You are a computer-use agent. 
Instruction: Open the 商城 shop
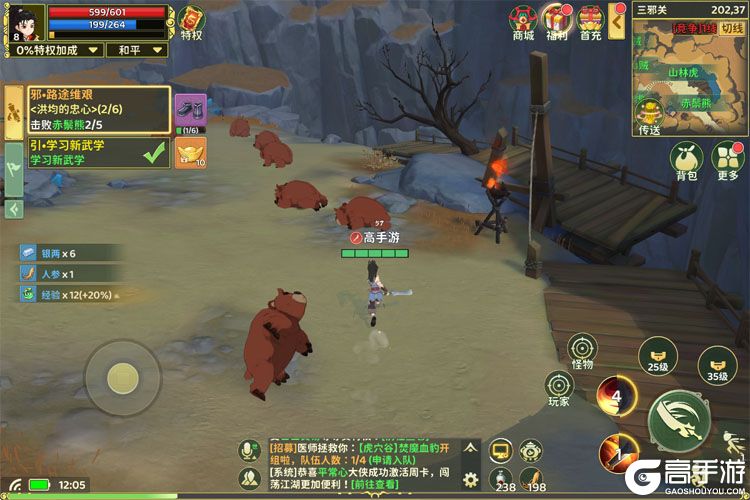pyautogui.click(x=523, y=20)
